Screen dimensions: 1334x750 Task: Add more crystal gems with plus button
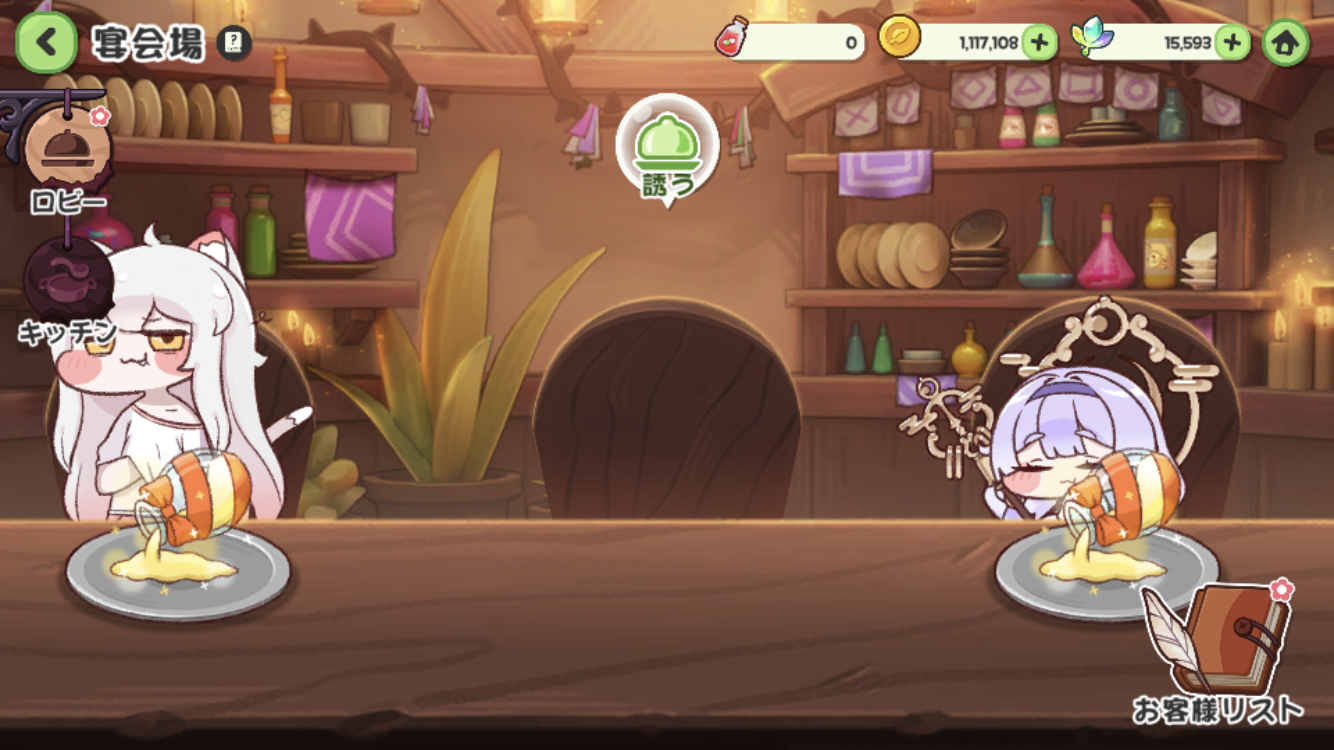(1232, 43)
